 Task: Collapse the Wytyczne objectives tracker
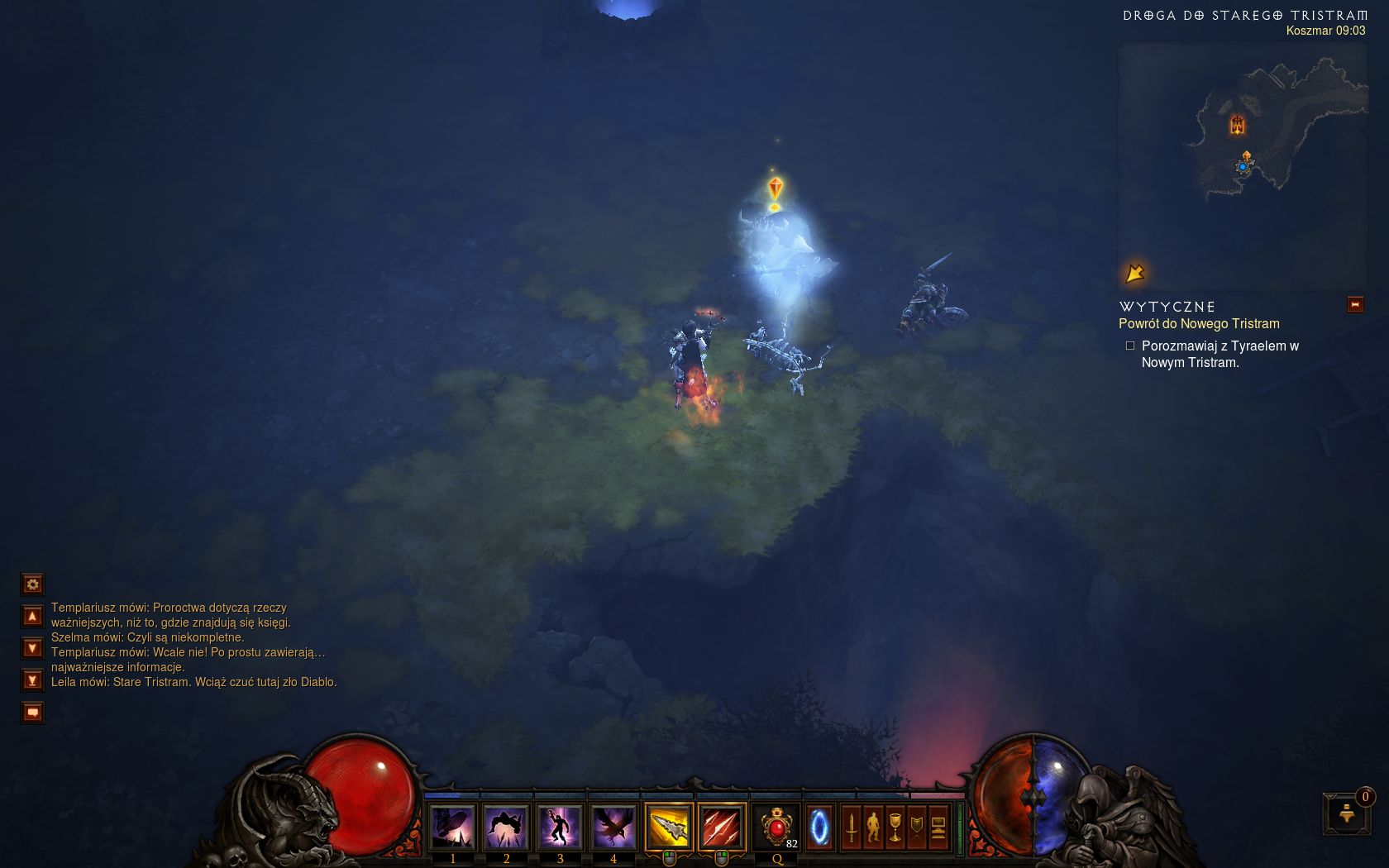pyautogui.click(x=1355, y=305)
